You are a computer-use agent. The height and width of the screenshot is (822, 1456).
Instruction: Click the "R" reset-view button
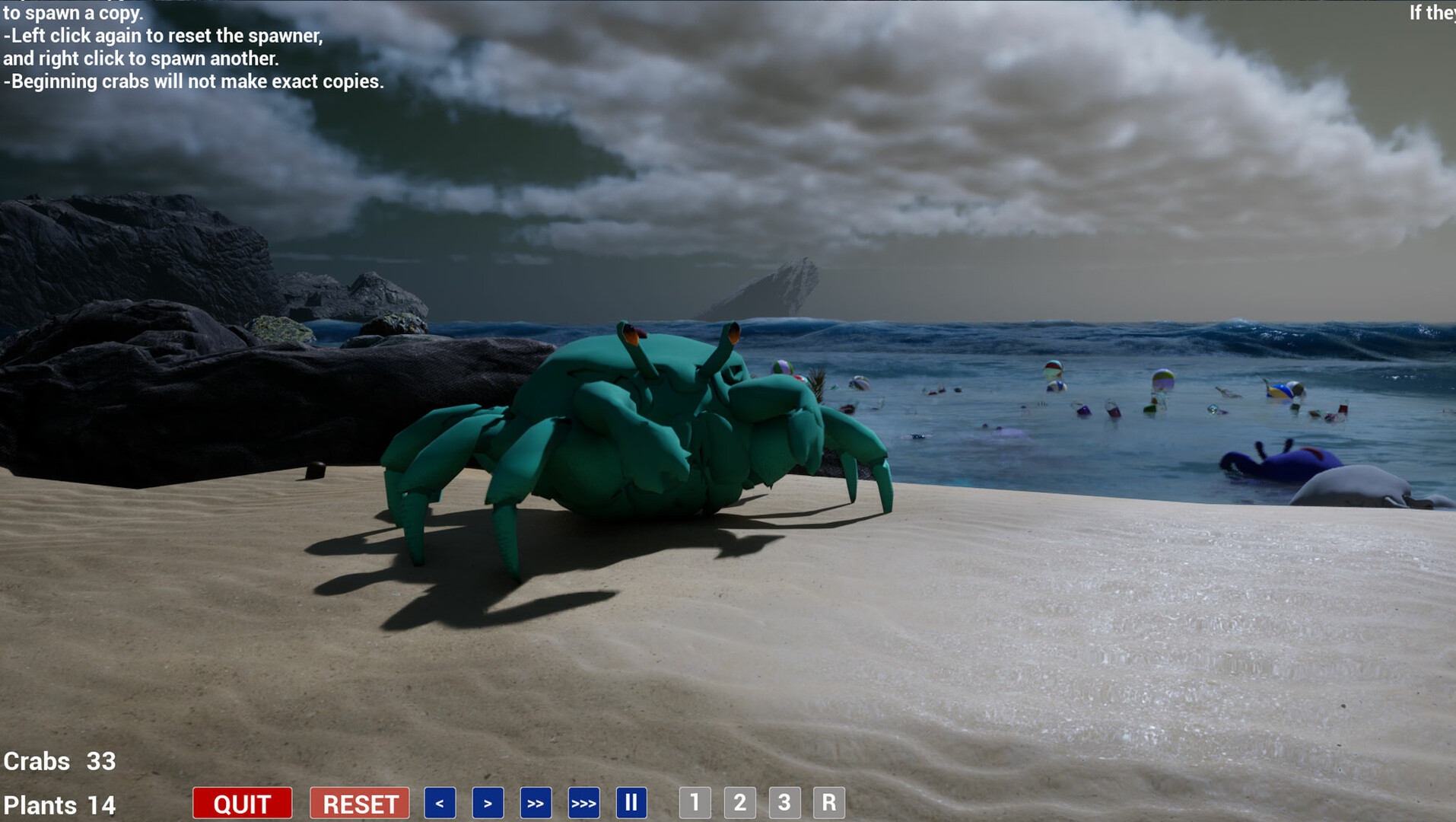point(829,802)
